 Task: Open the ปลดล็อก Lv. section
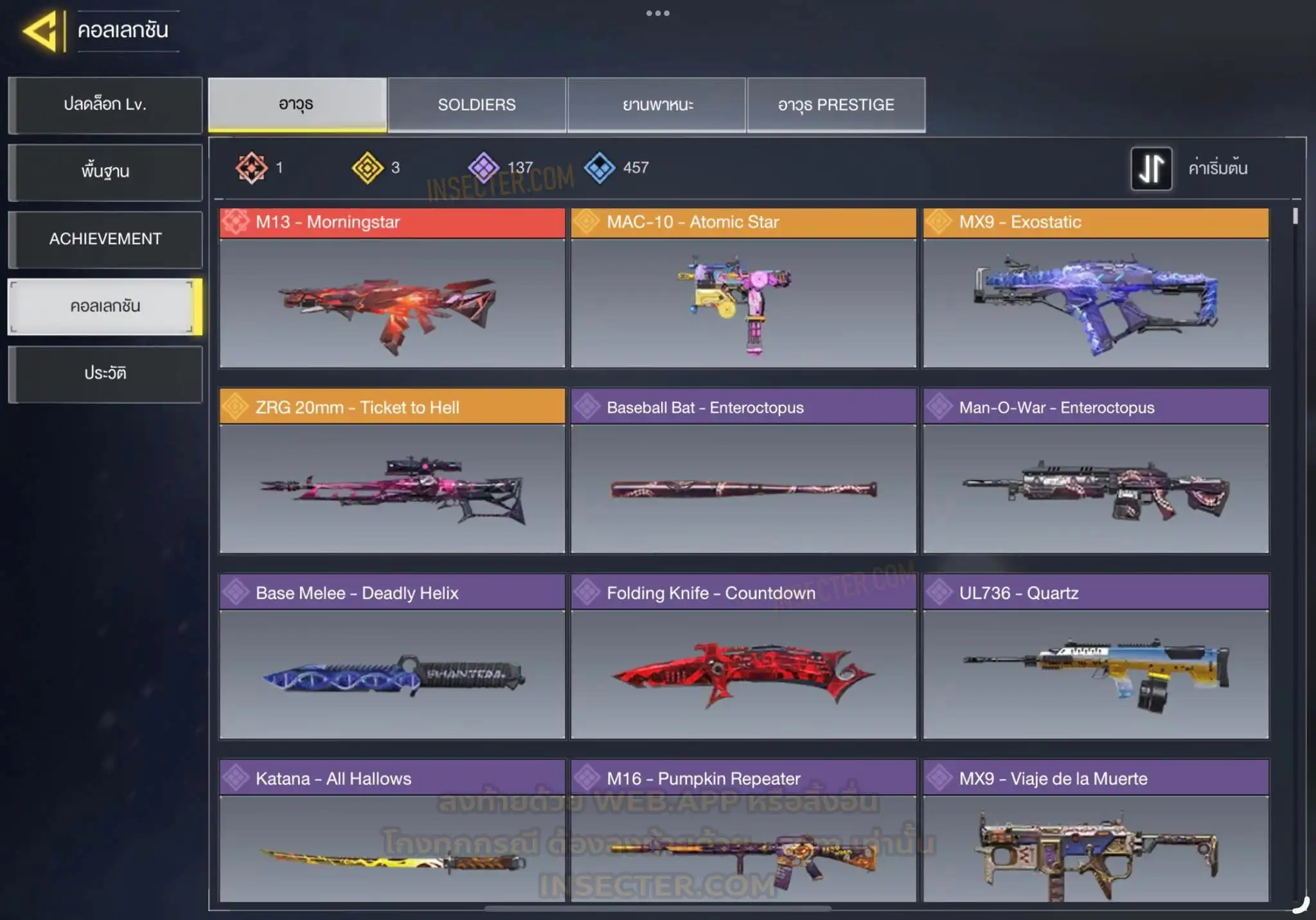pos(105,105)
